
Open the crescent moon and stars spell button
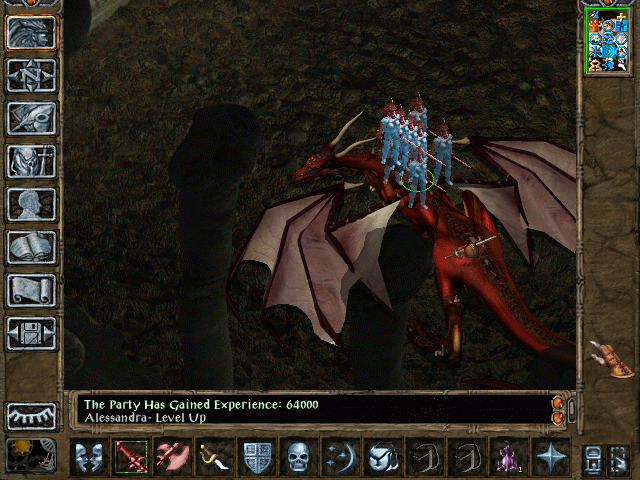coord(340,458)
